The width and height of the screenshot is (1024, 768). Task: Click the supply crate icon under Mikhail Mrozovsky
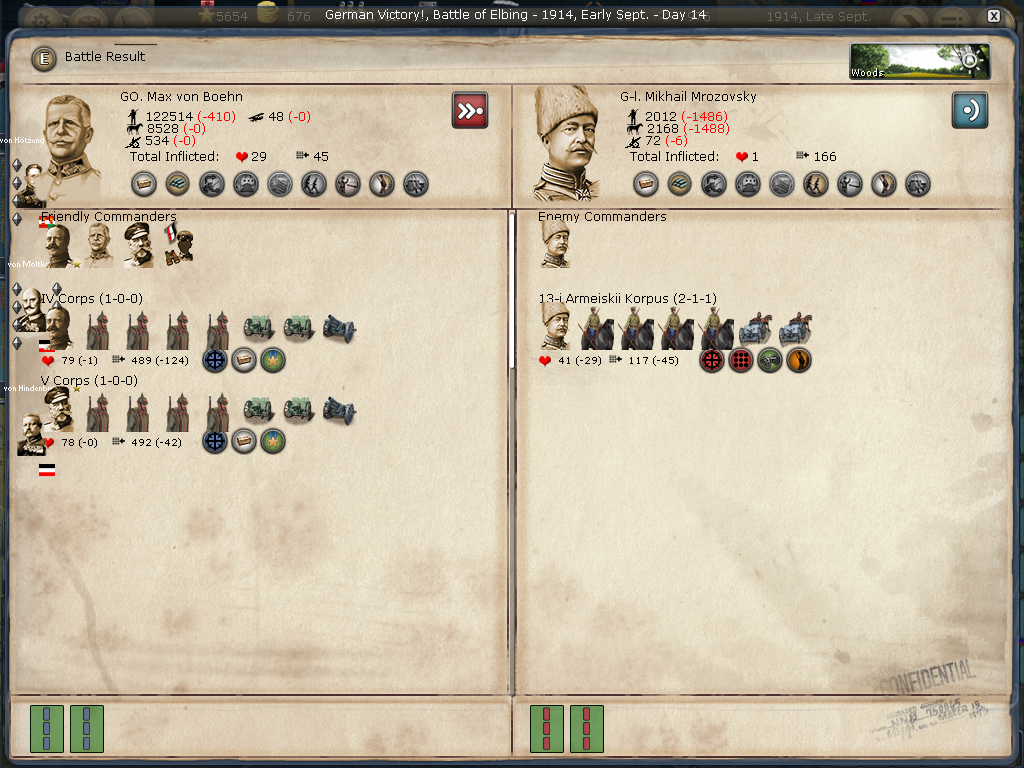point(646,184)
